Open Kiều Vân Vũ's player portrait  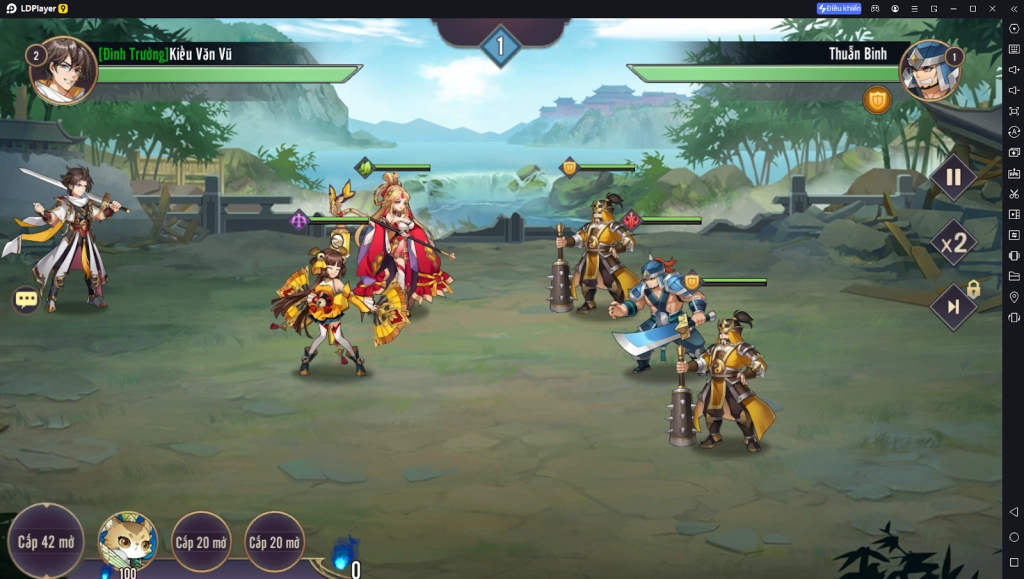(x=64, y=69)
